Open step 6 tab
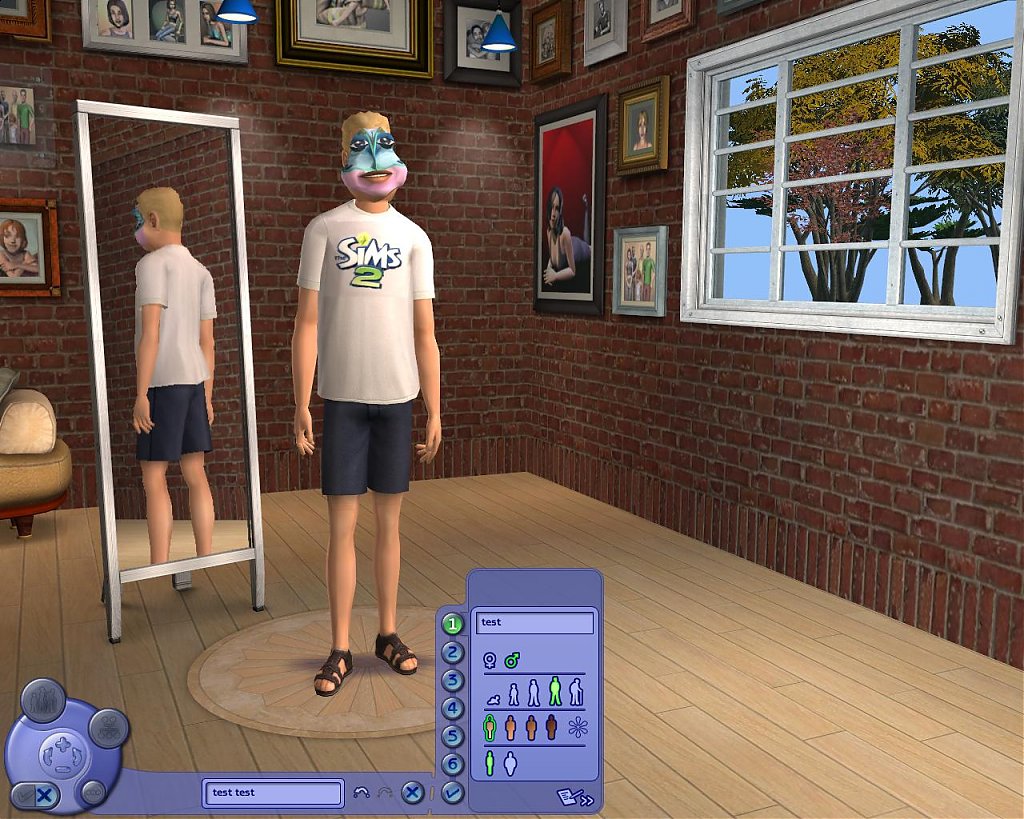 [x=453, y=765]
